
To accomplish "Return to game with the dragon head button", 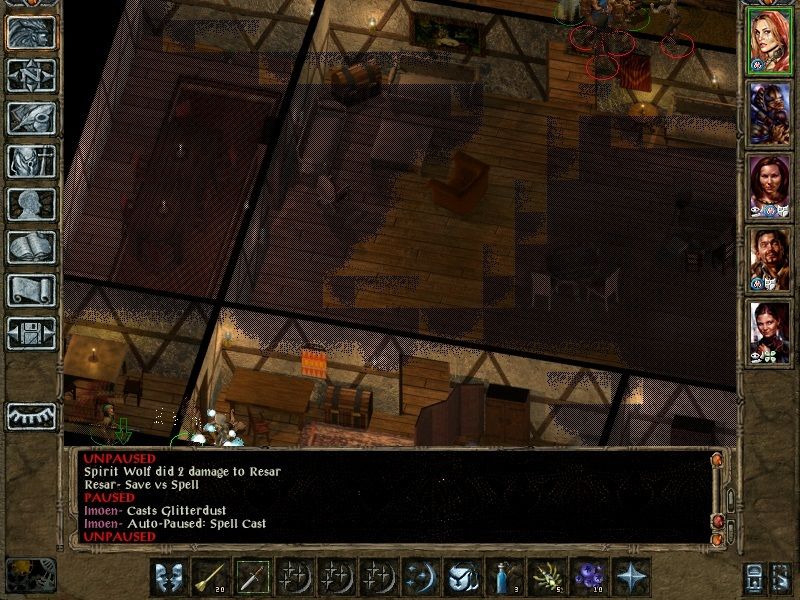I will pos(31,32).
